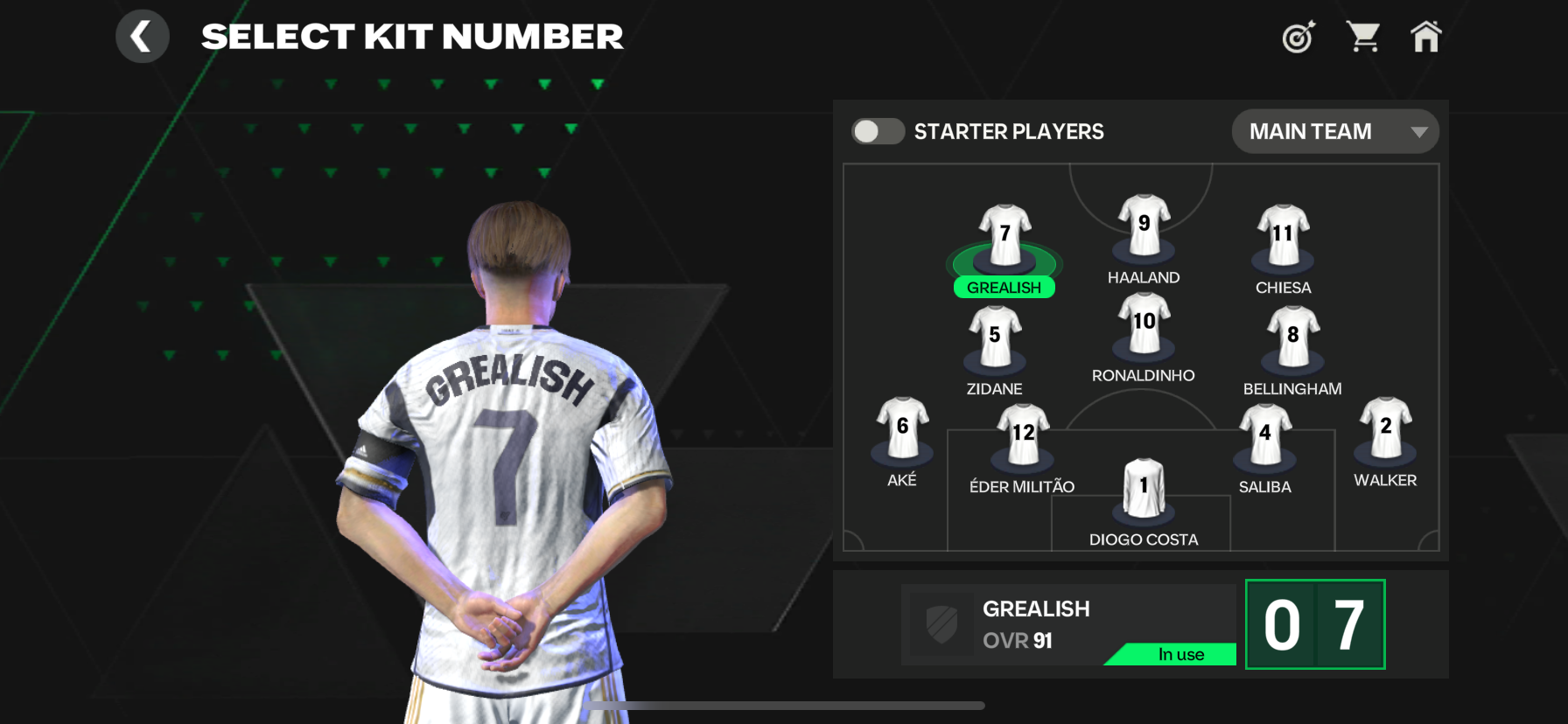Select Grealish's number 7 shirt
Image resolution: width=1568 pixels, height=724 pixels.
coord(1004,235)
